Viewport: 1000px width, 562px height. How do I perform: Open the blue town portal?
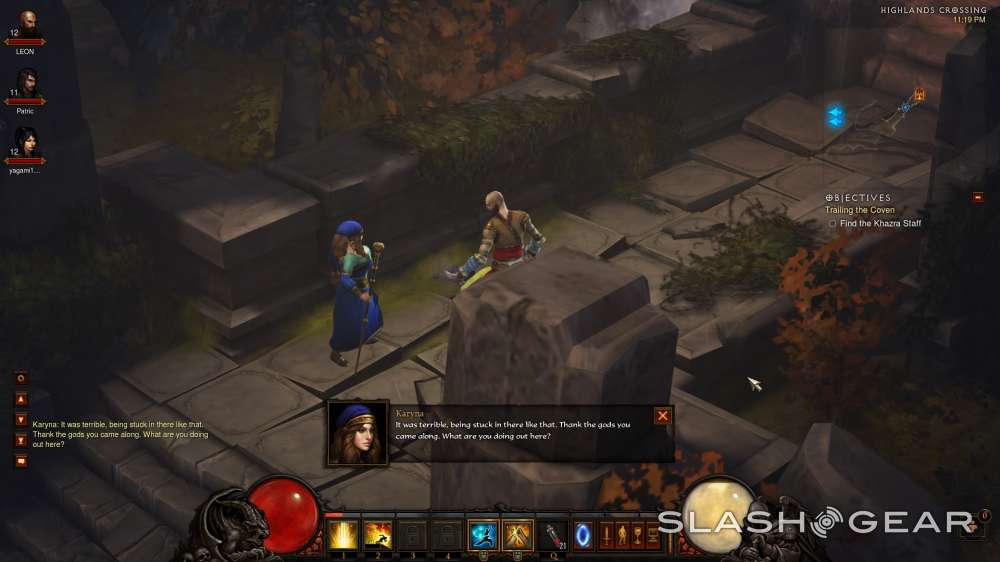click(582, 536)
